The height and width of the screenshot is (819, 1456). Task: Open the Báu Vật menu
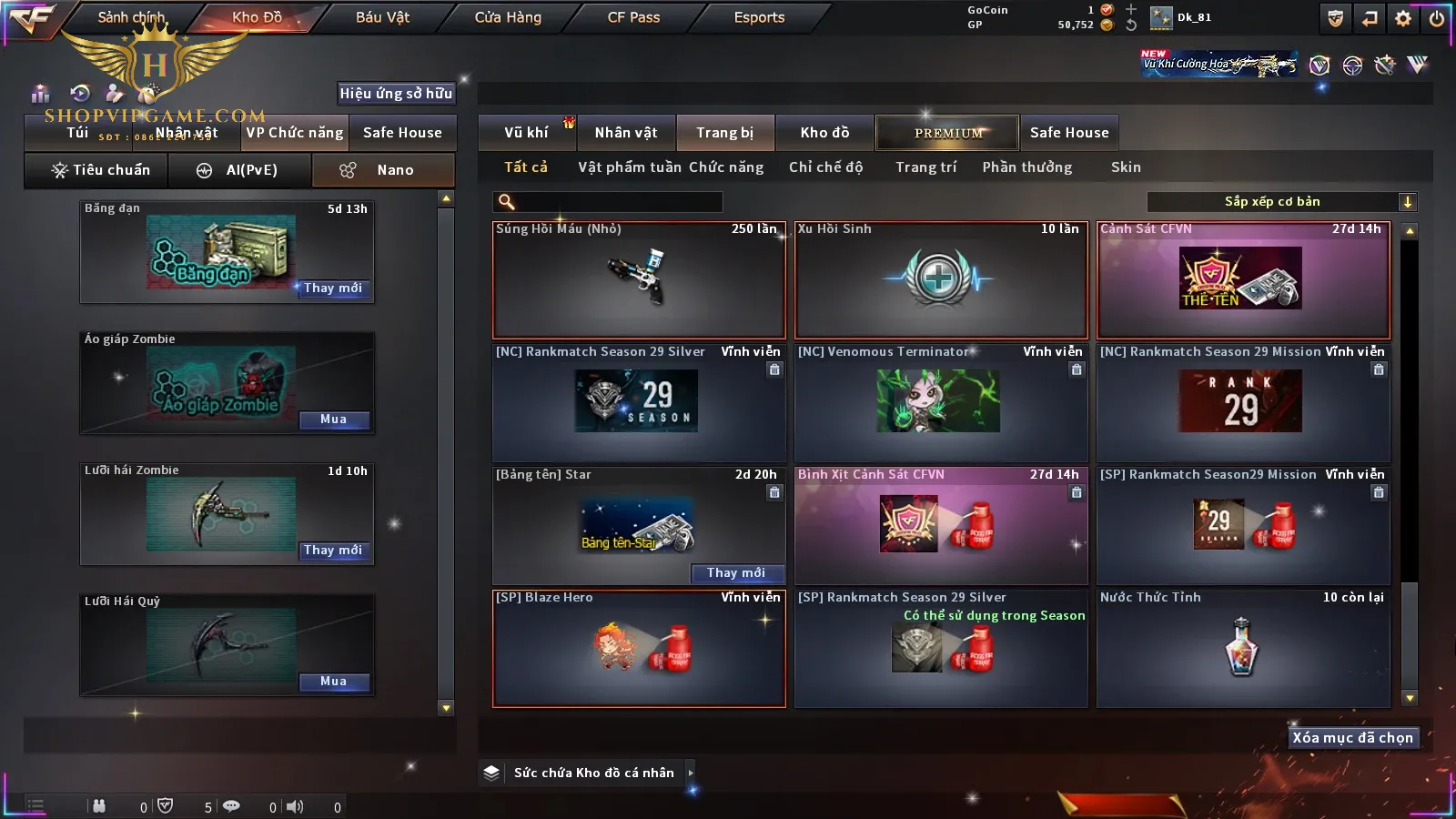[382, 17]
